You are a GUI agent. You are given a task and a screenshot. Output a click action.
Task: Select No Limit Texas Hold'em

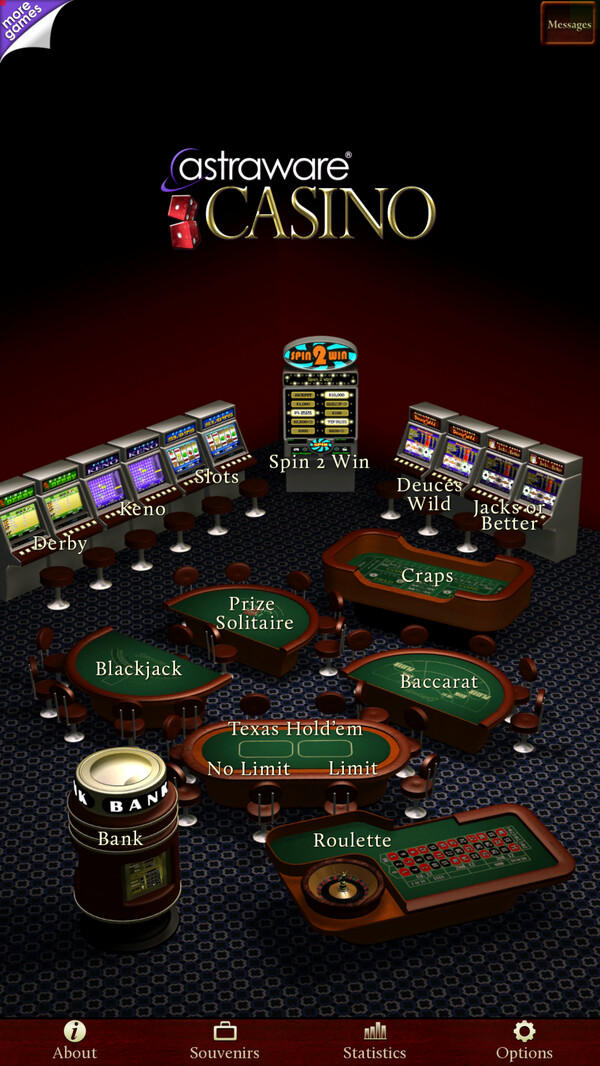click(x=249, y=767)
